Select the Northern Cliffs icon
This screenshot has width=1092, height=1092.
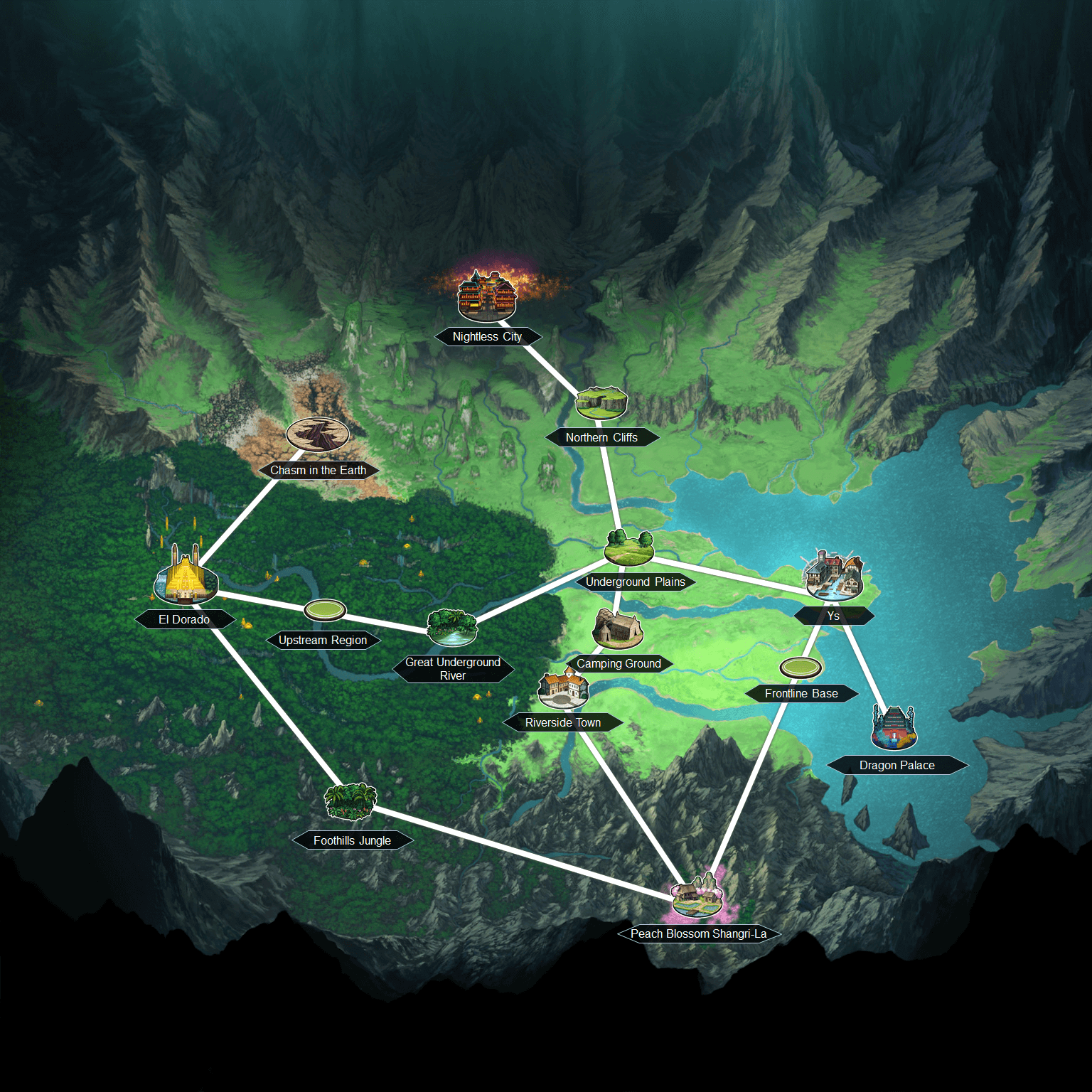[601, 402]
